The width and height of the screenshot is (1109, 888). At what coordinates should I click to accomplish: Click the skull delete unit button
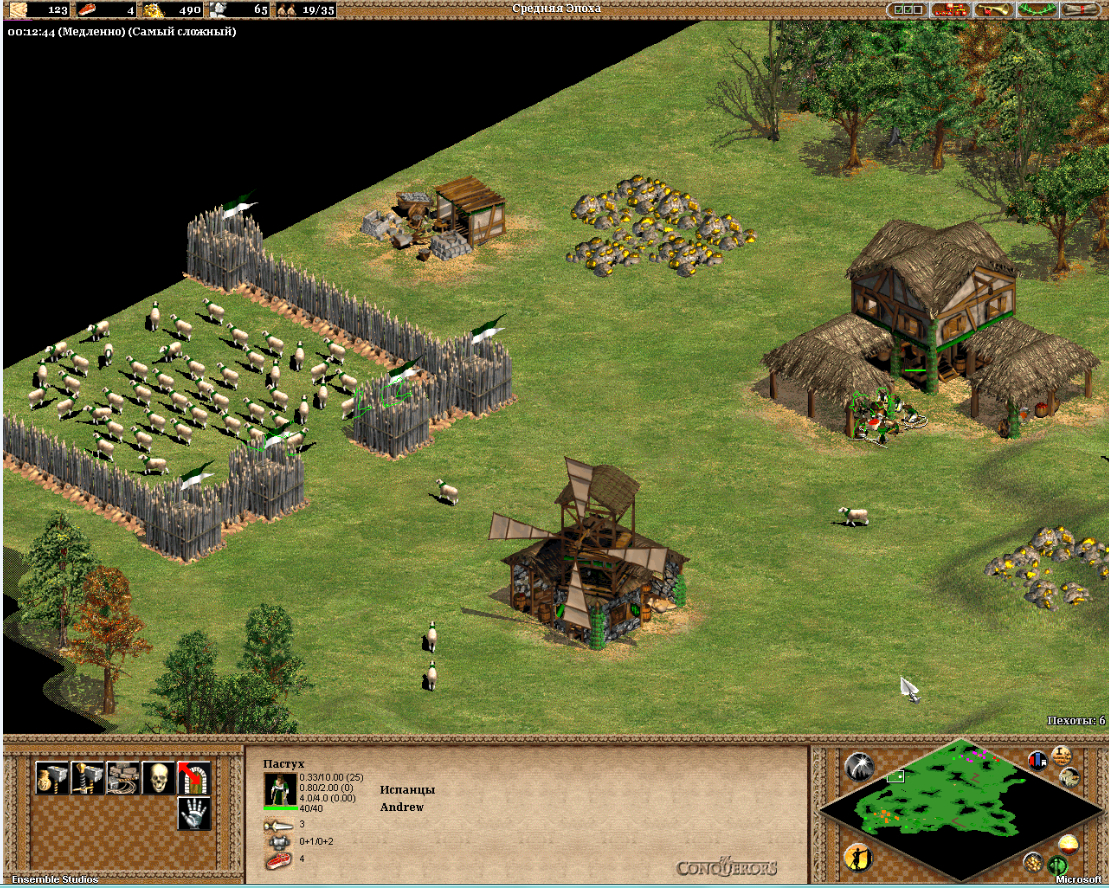tap(158, 777)
